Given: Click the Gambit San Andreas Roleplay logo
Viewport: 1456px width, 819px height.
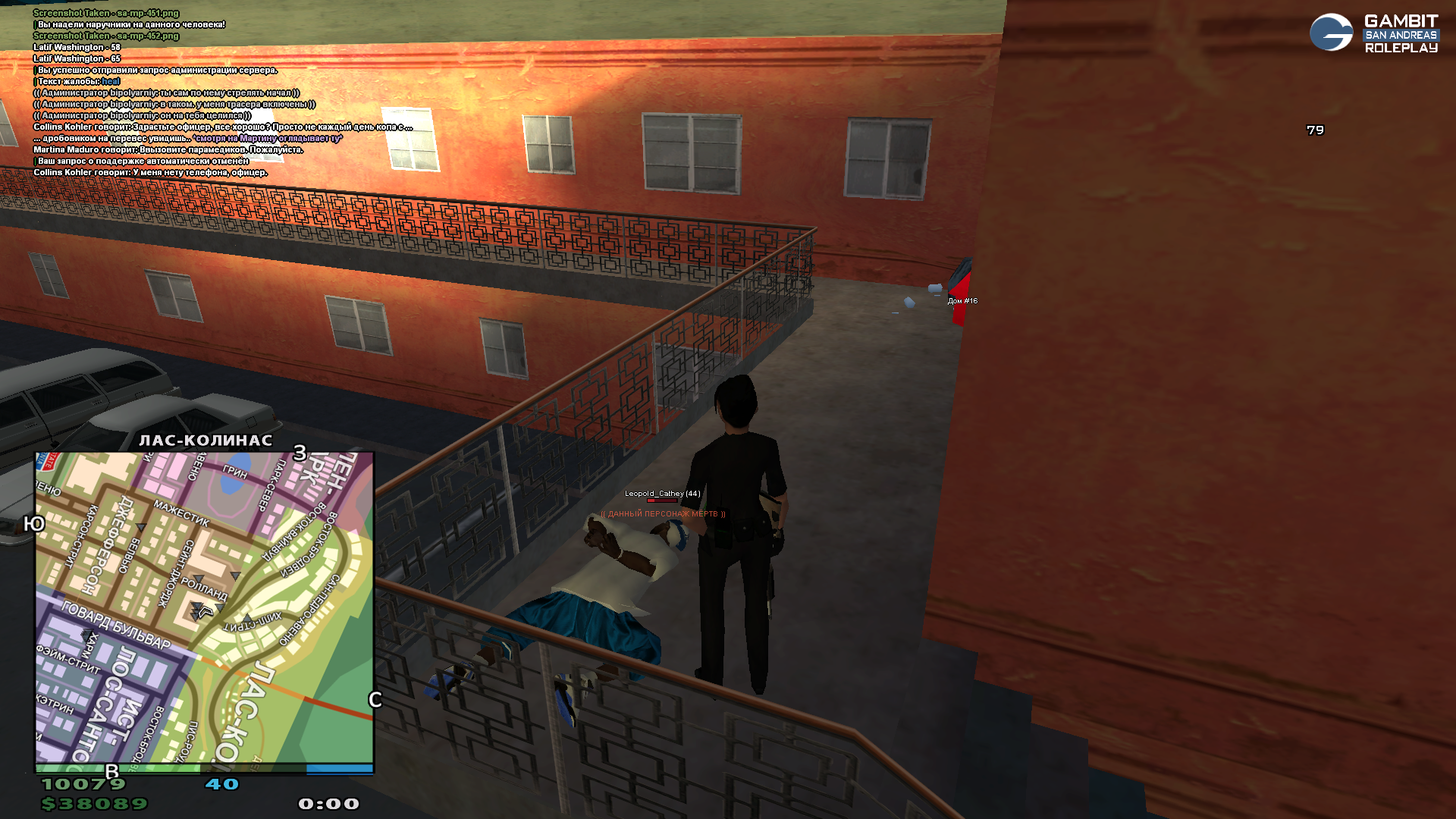Looking at the screenshot, I should click(x=1373, y=33).
